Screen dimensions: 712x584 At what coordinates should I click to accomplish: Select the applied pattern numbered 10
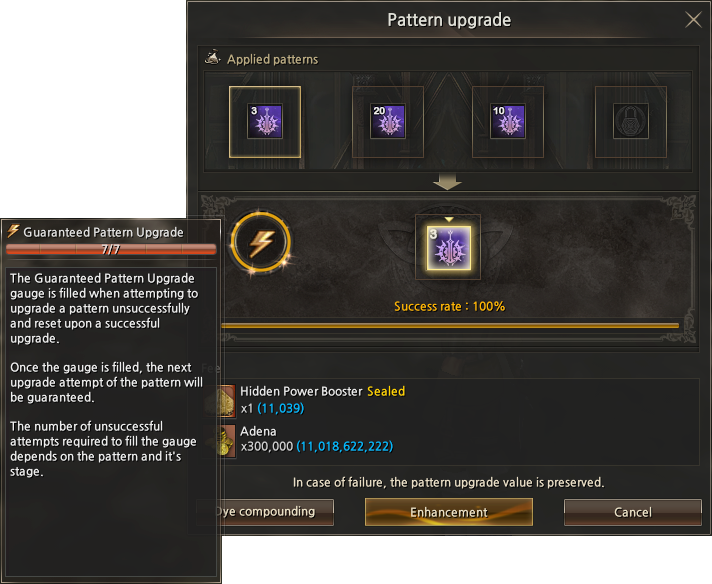tap(507, 122)
